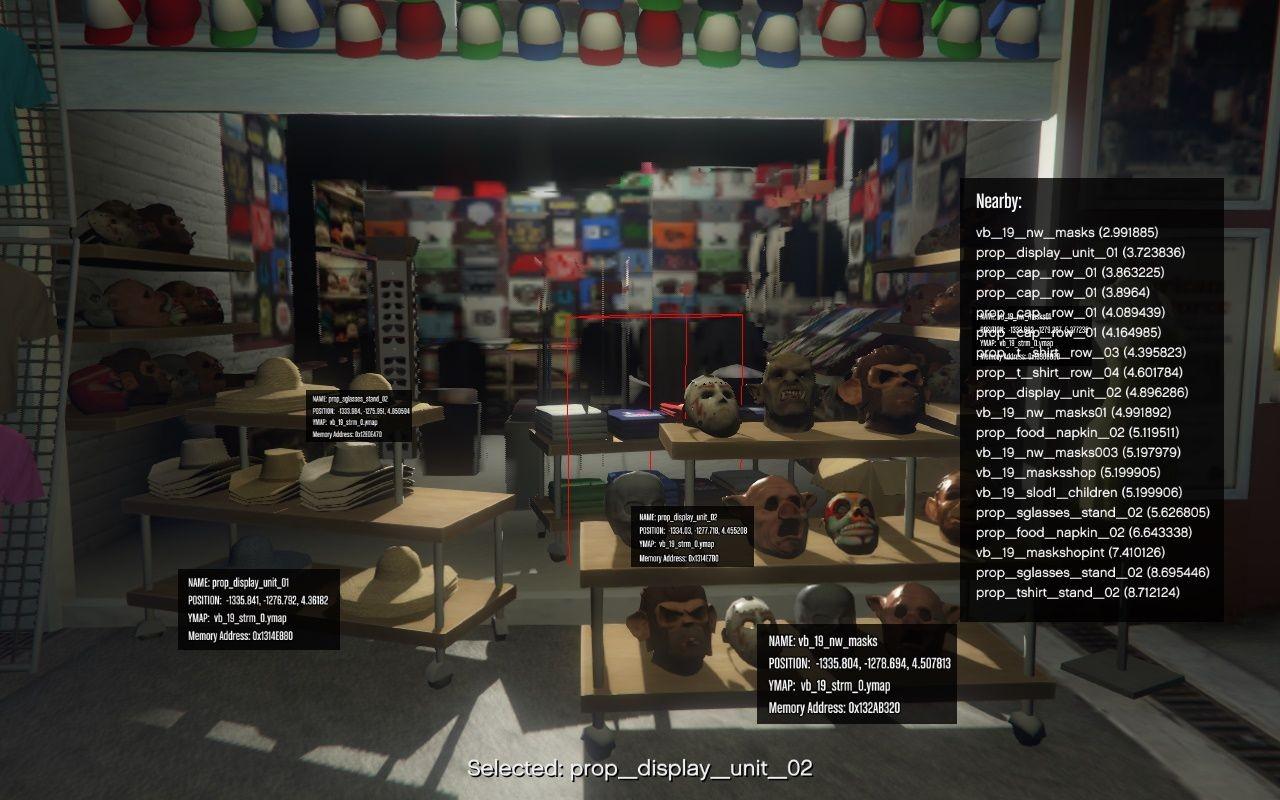Screen dimensions: 1280x800
Task: Click prop_display_unit_02 in the Nearby list
Action: (1080, 392)
